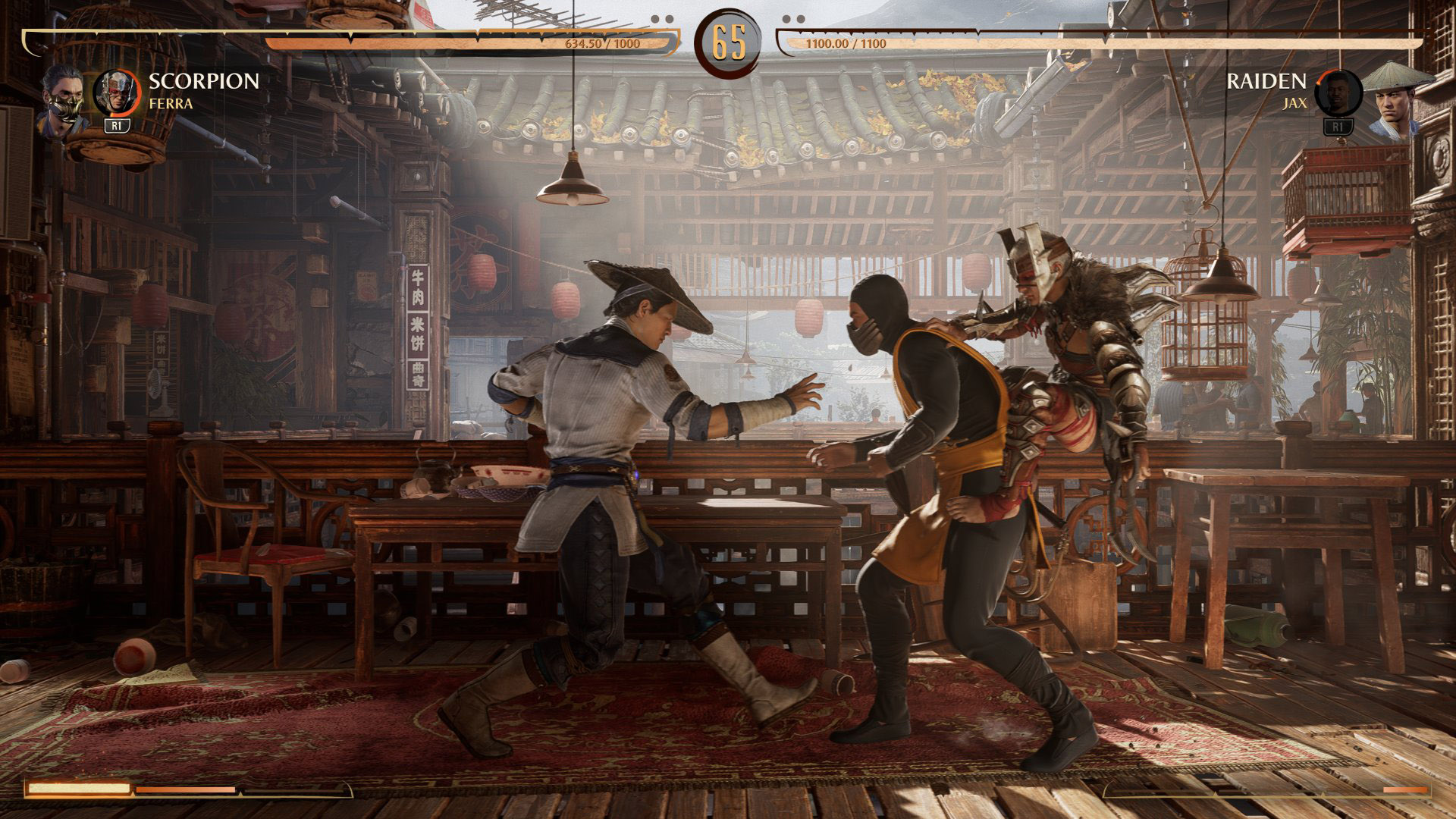Select the Ferra kameo portrait icon
1456x819 pixels.
[x=116, y=91]
